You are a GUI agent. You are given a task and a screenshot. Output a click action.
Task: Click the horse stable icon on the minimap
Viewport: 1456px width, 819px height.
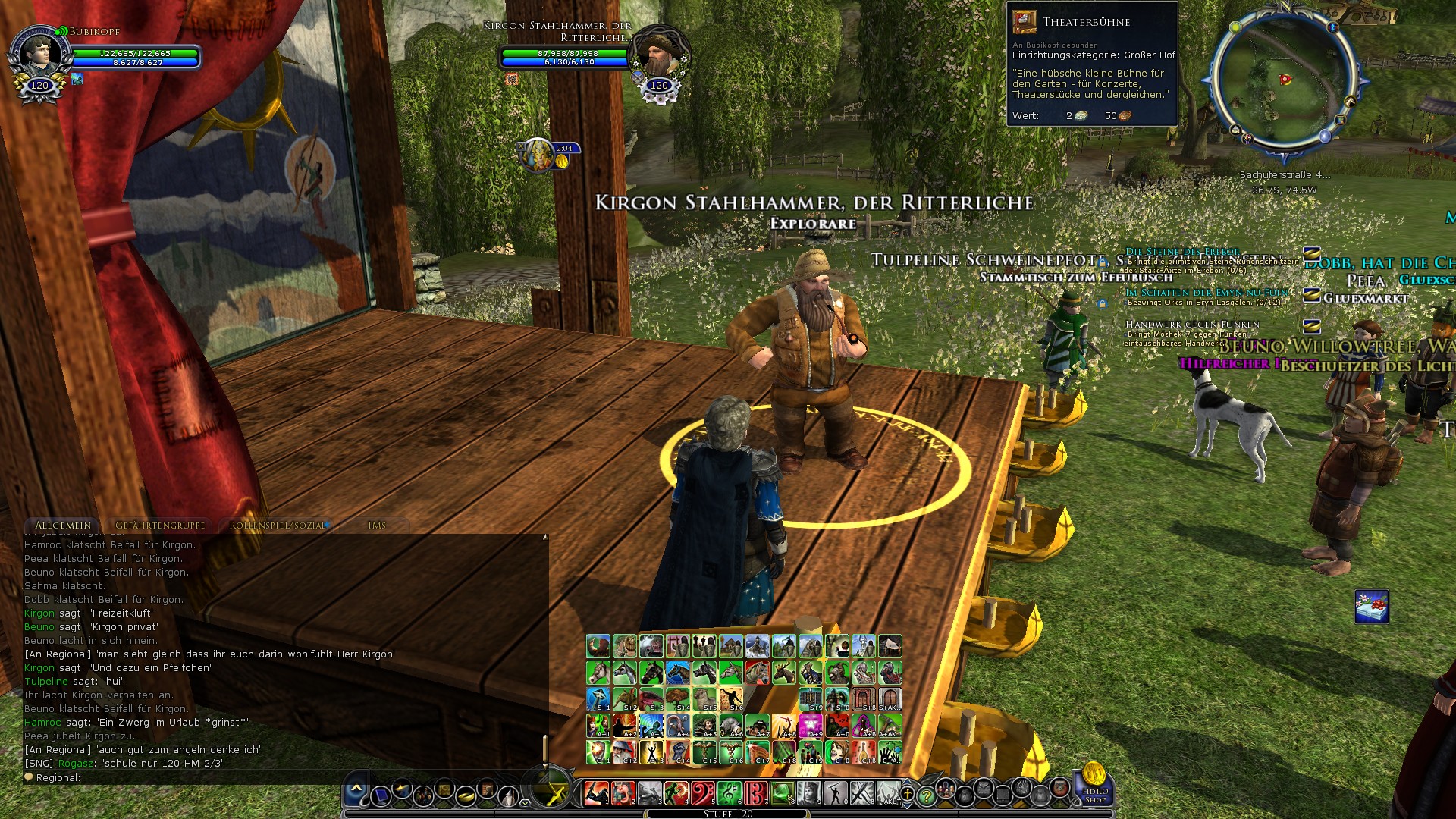click(1350, 102)
